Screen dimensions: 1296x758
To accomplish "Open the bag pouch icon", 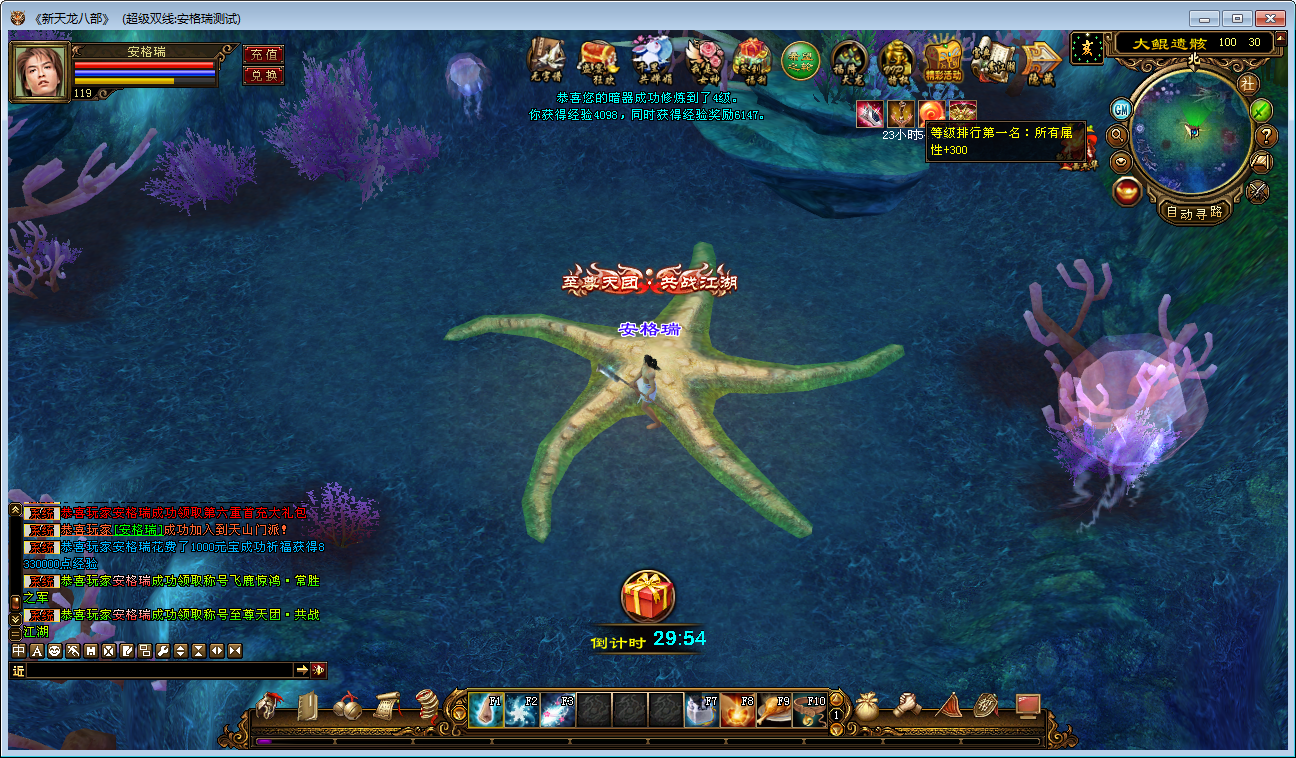I will pos(866,708).
